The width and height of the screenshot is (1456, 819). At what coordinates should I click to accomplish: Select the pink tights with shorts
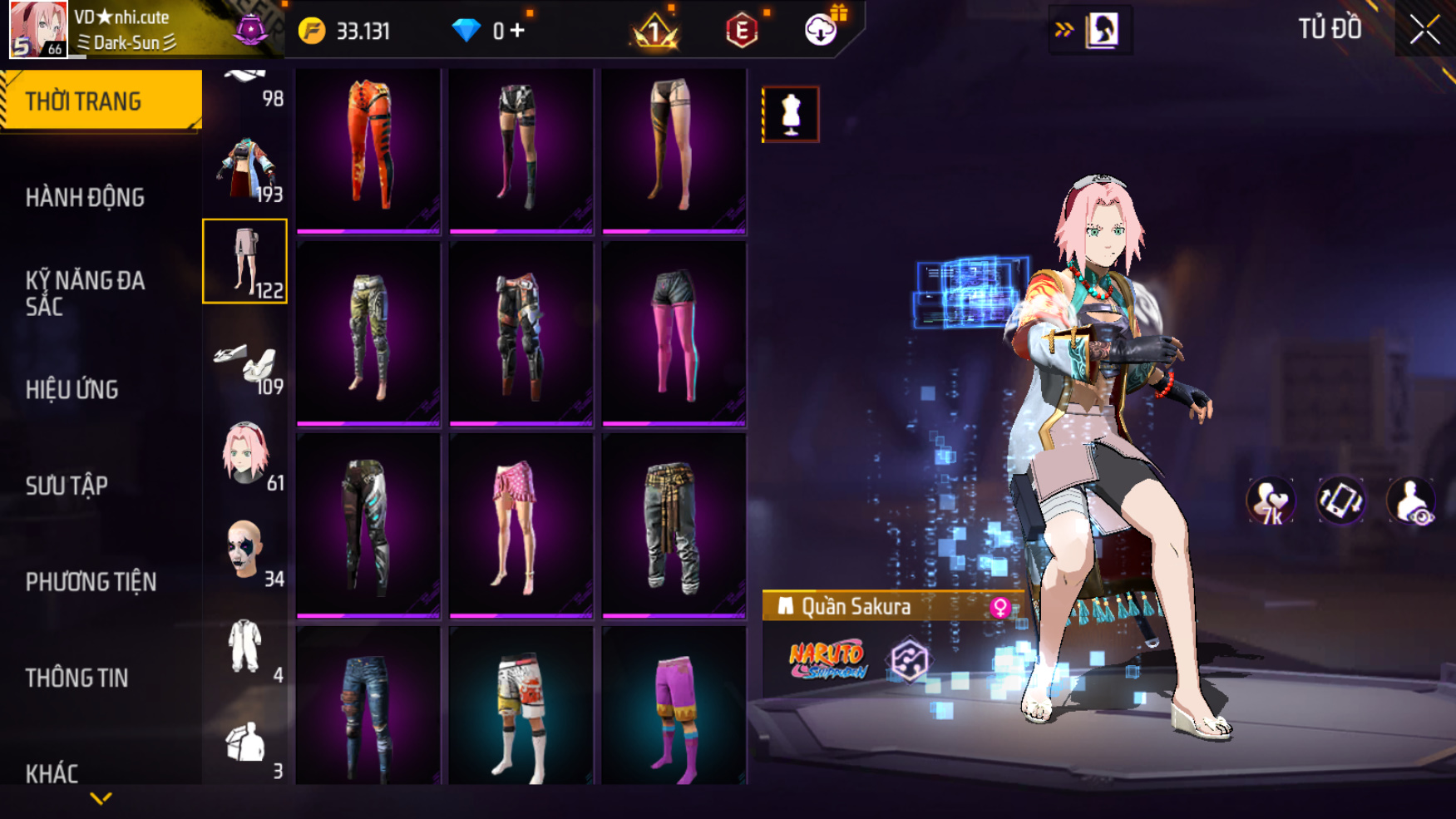tap(674, 334)
